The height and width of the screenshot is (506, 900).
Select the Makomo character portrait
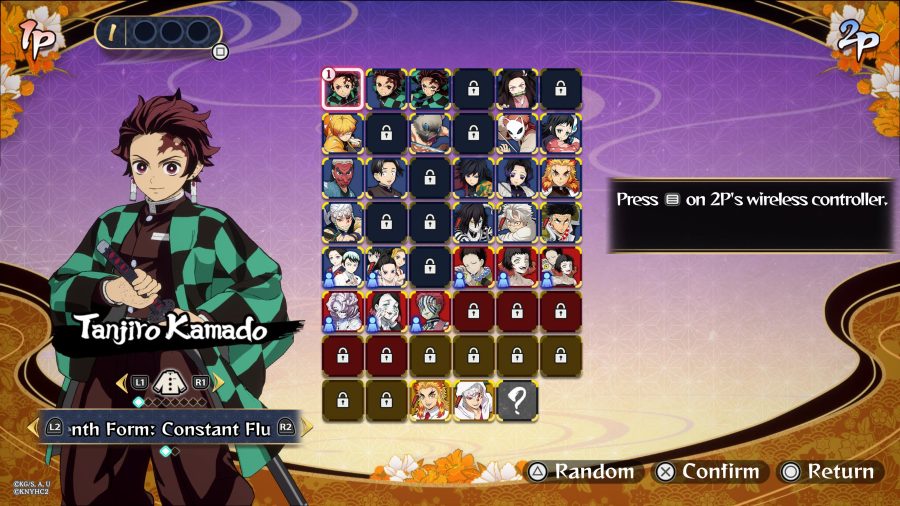(561, 133)
